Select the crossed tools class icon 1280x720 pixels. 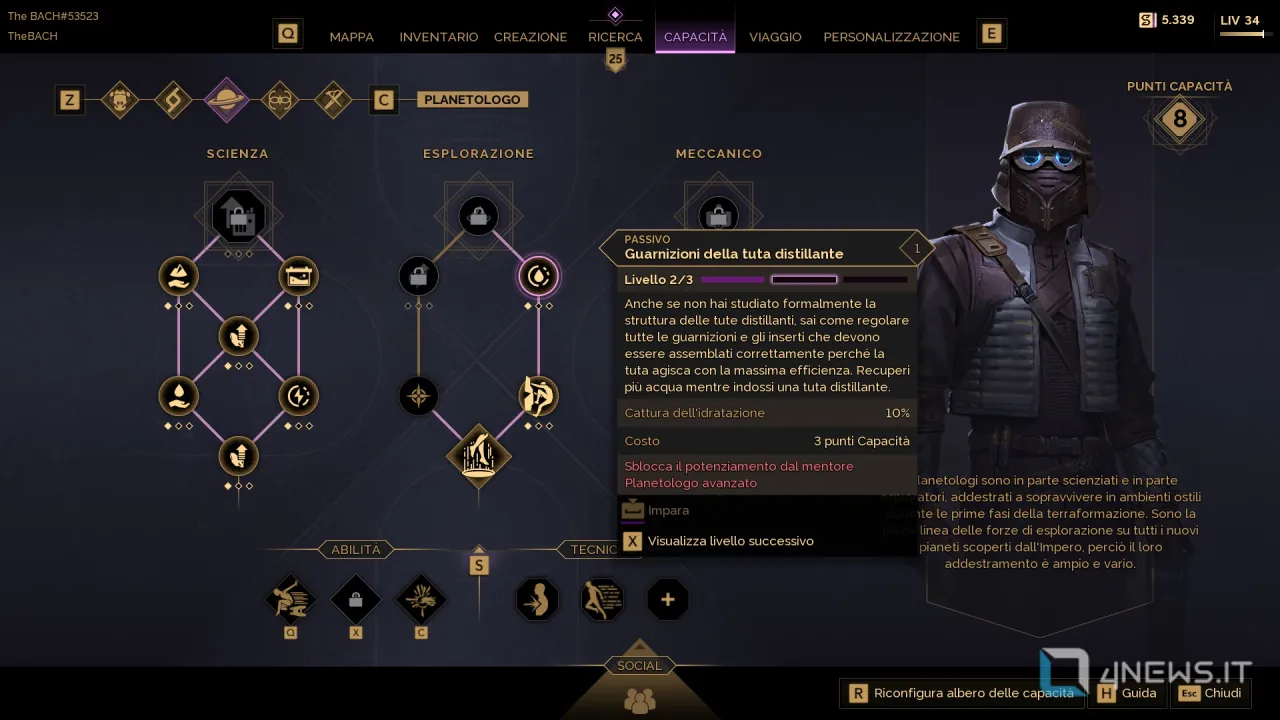point(332,100)
